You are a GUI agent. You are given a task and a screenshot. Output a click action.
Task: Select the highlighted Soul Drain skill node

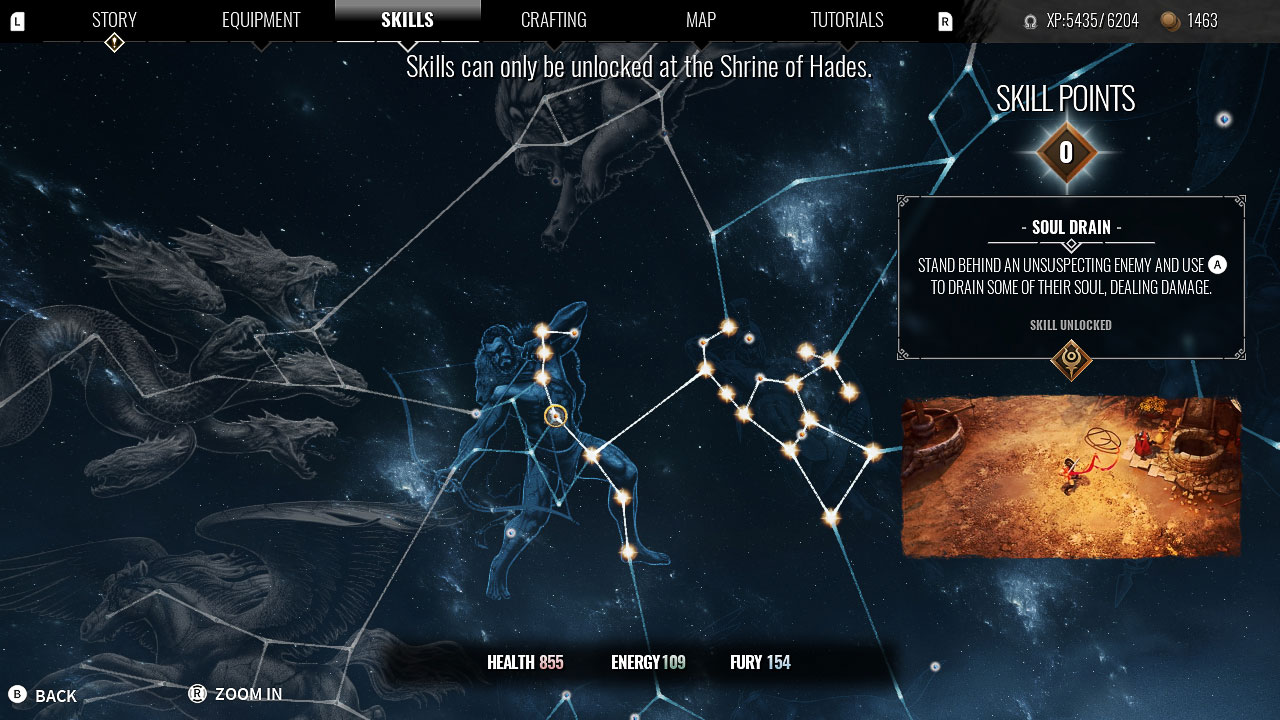point(554,414)
